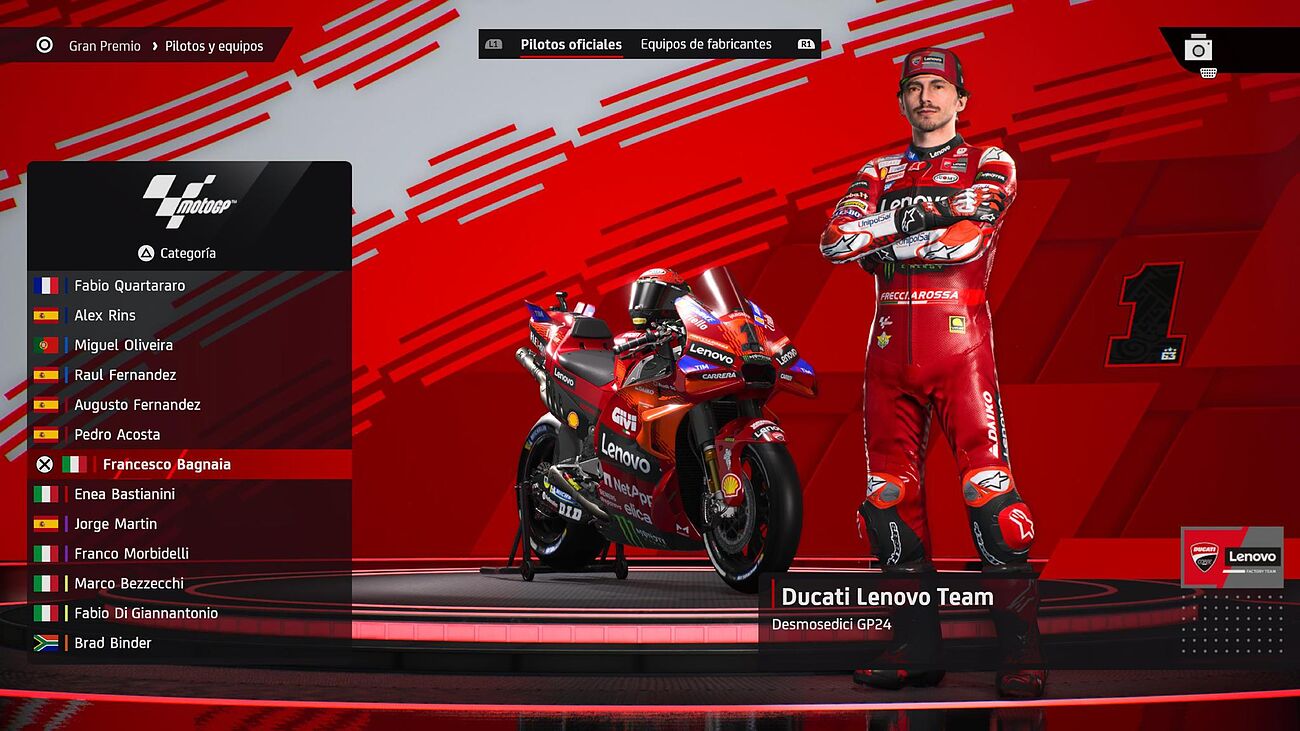Select Jorge Martin
The image size is (1300, 731).
(x=115, y=524)
